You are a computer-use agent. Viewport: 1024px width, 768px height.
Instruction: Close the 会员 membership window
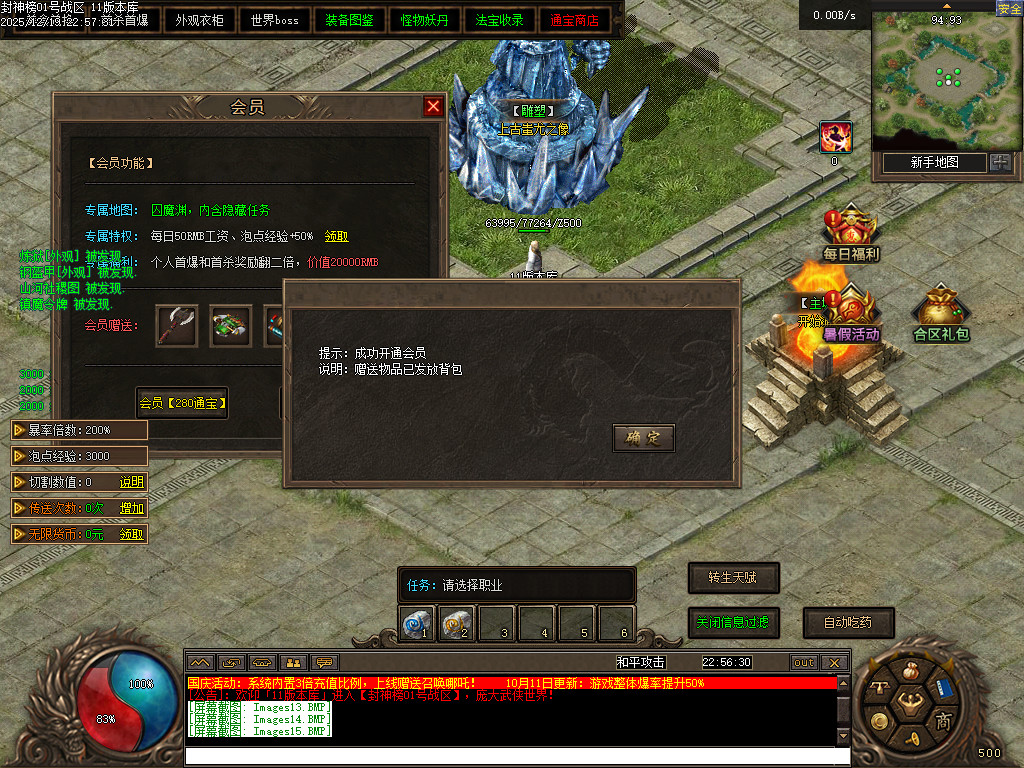click(433, 107)
